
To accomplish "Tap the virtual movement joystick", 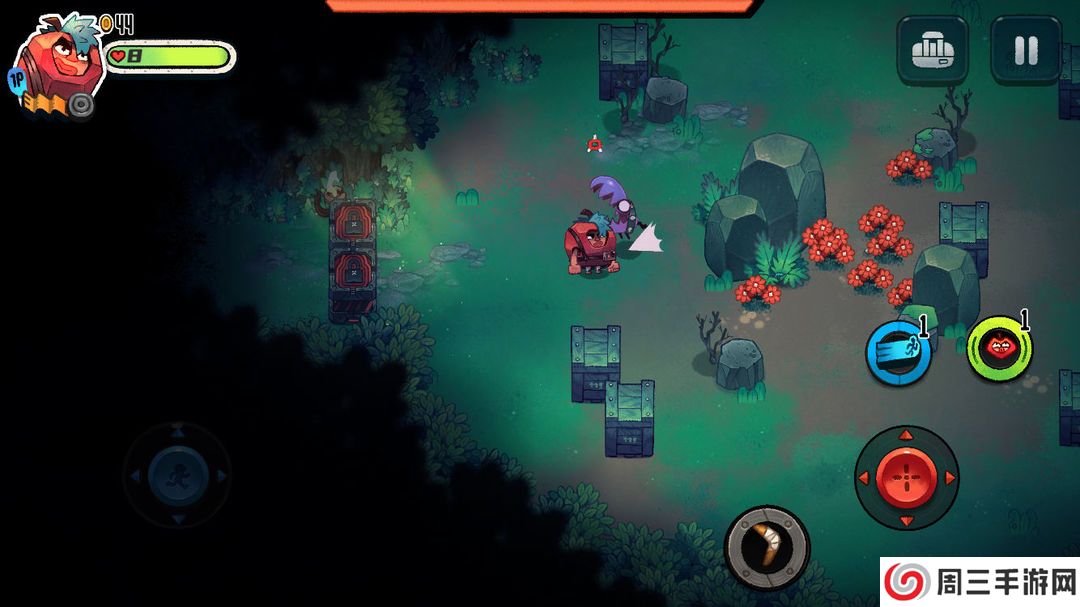I will 177,475.
